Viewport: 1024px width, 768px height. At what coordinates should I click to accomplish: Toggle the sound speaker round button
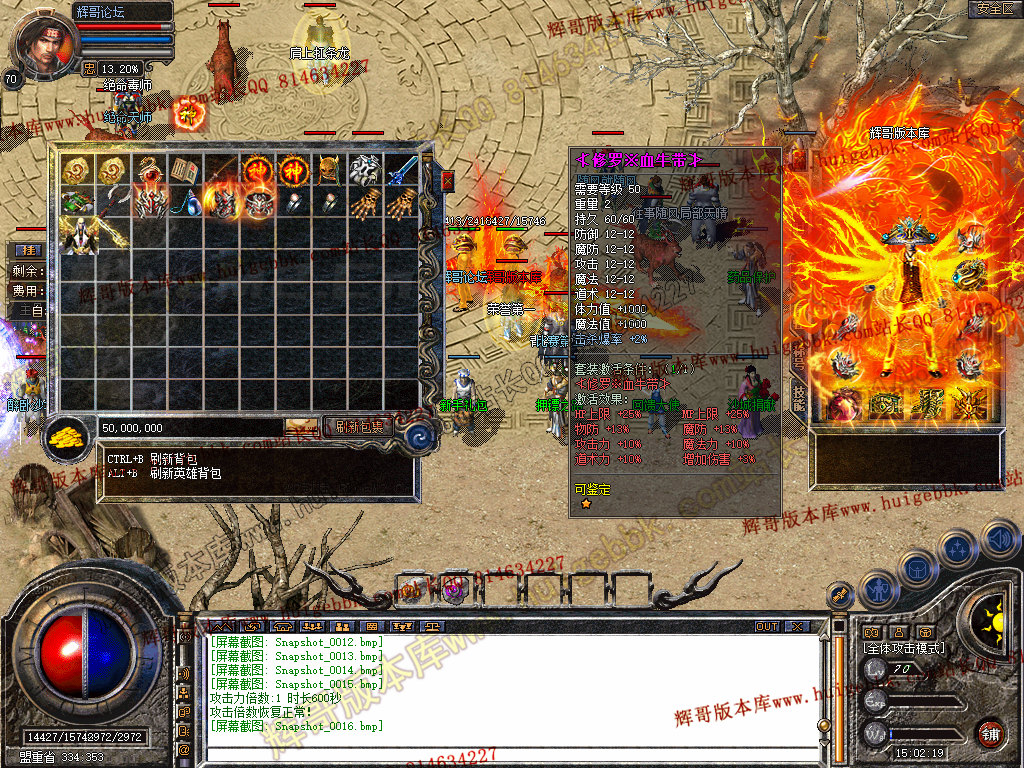pyautogui.click(x=999, y=539)
